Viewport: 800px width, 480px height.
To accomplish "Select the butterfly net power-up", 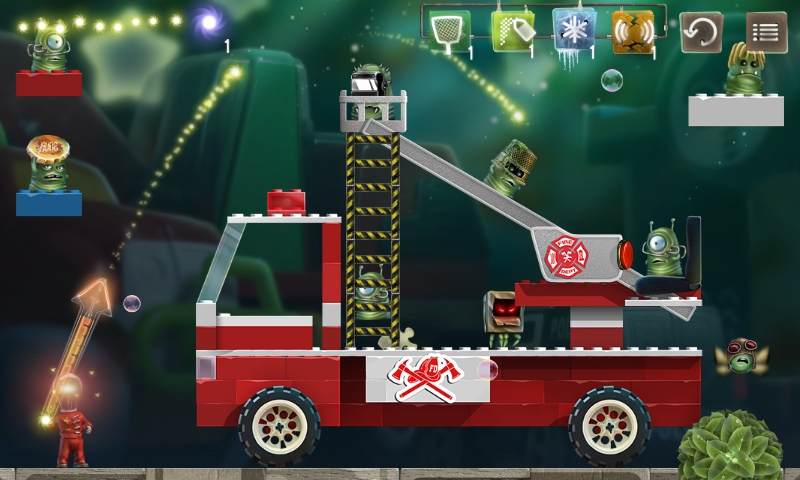I will coord(450,31).
